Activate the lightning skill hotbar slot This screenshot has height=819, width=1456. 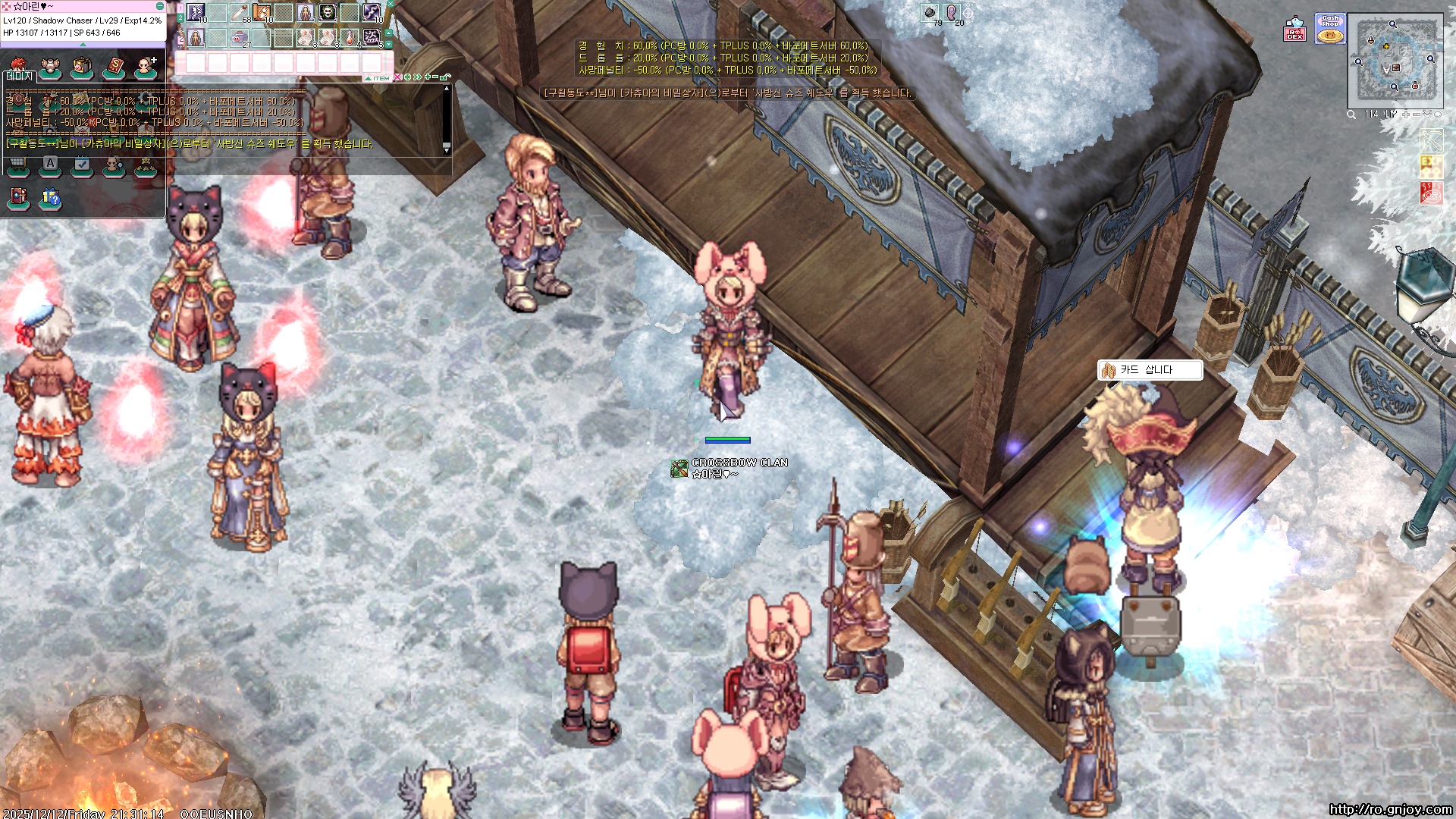372,12
